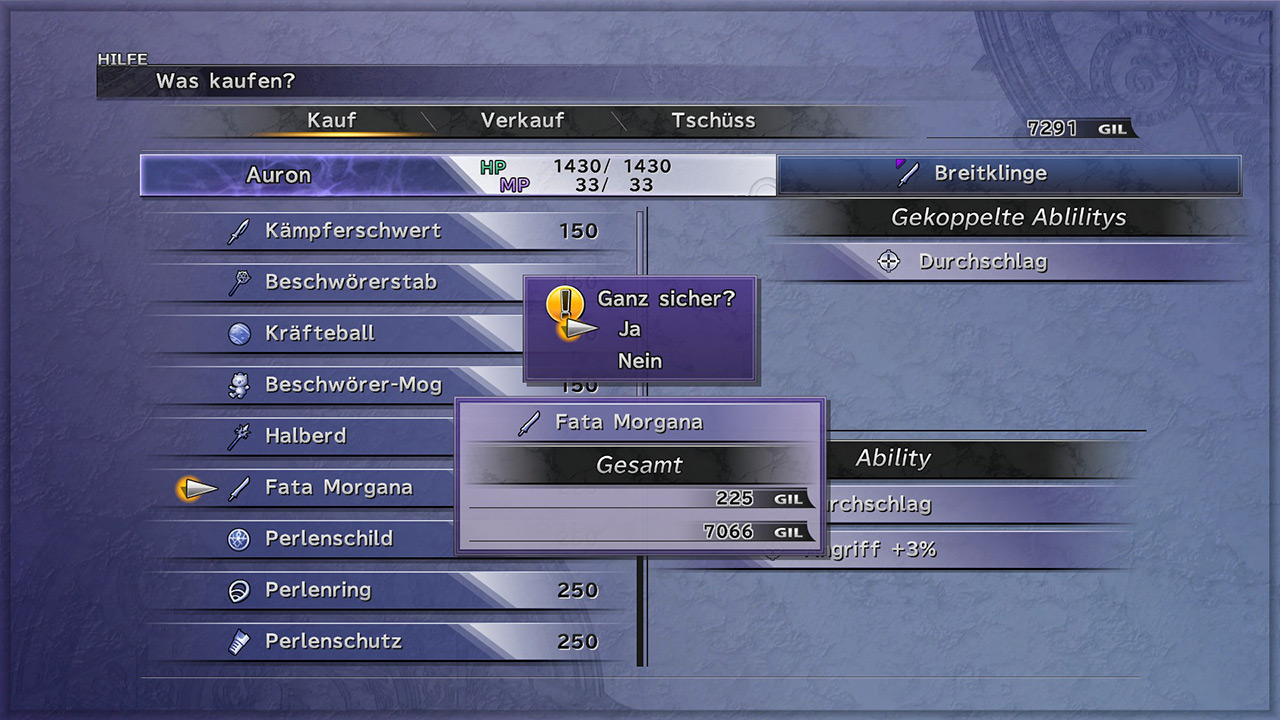This screenshot has height=720, width=1280.
Task: Select Beschwörer-Mog from the list
Action: point(352,385)
